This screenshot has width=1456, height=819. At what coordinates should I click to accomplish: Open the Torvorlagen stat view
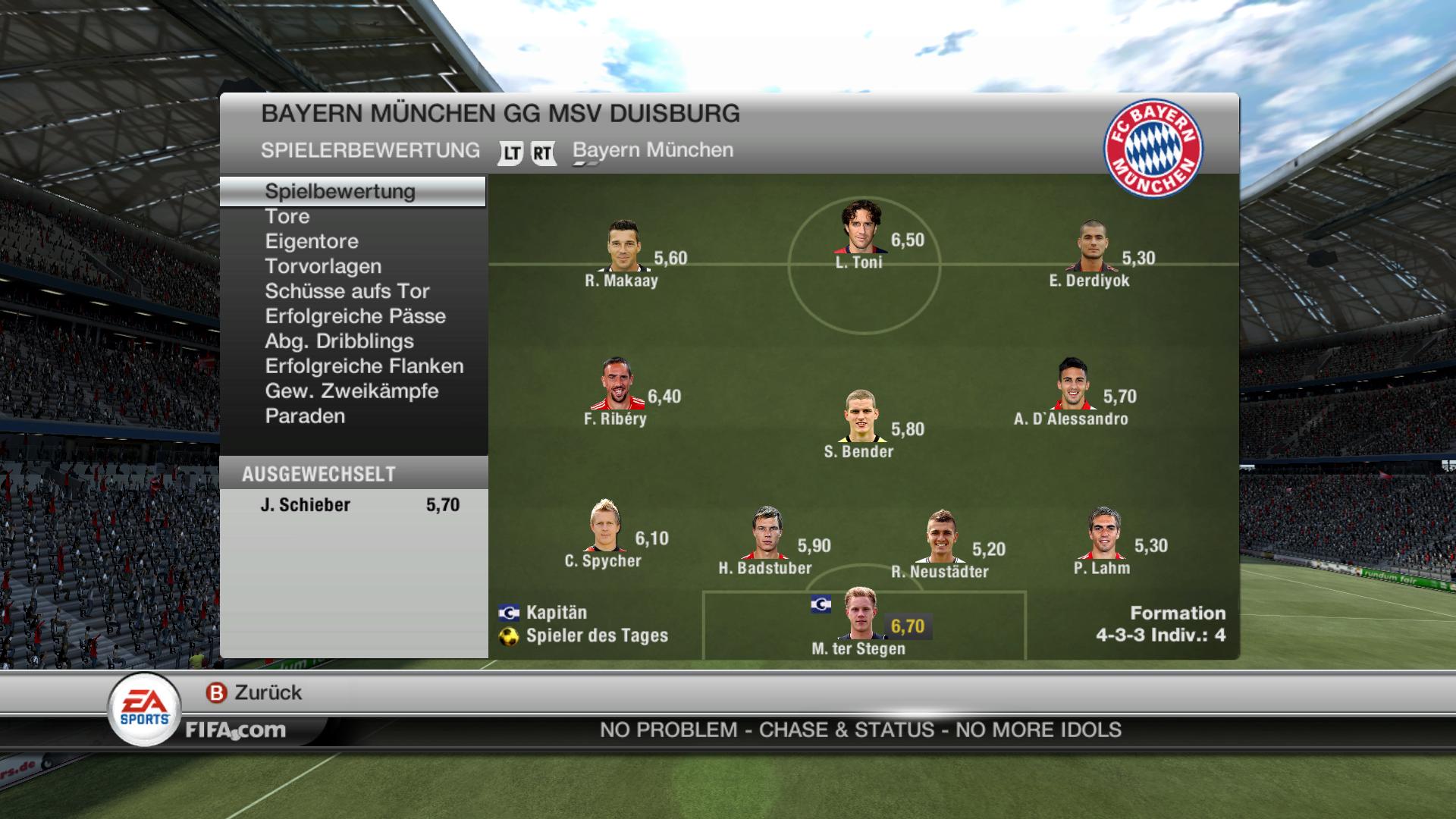323,266
